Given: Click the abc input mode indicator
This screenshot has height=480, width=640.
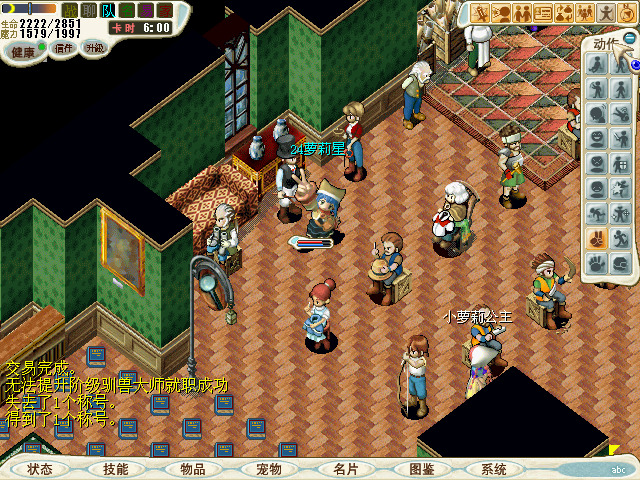Looking at the screenshot, I should click(618, 469).
